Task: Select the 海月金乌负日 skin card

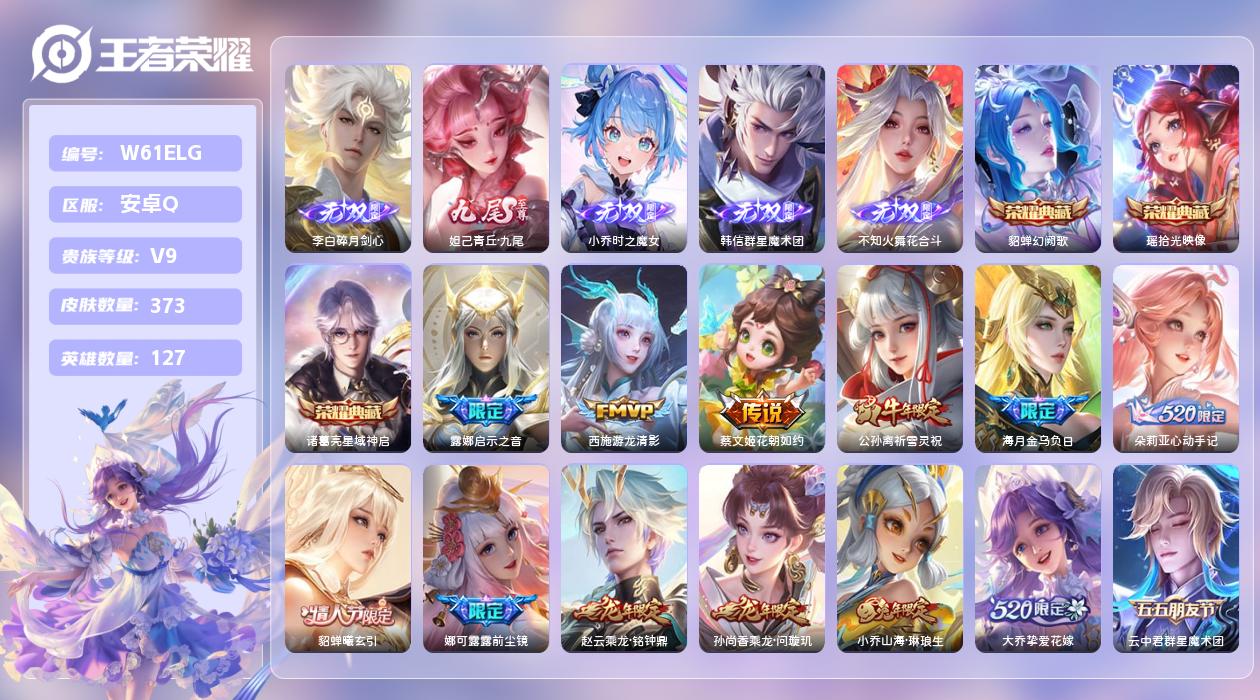Action: [1038, 358]
